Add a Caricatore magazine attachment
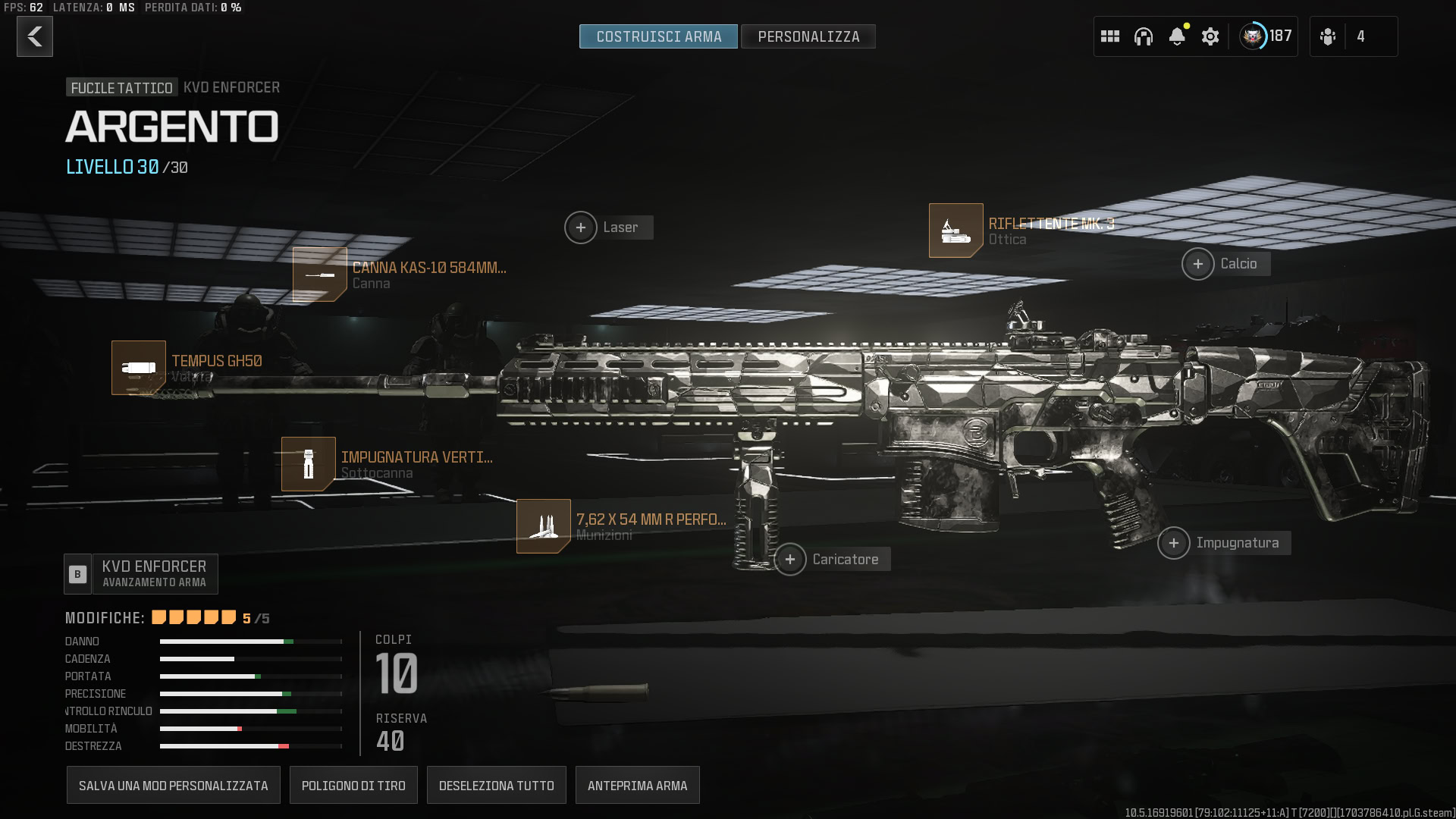Image resolution: width=1456 pixels, height=819 pixels. coord(790,560)
